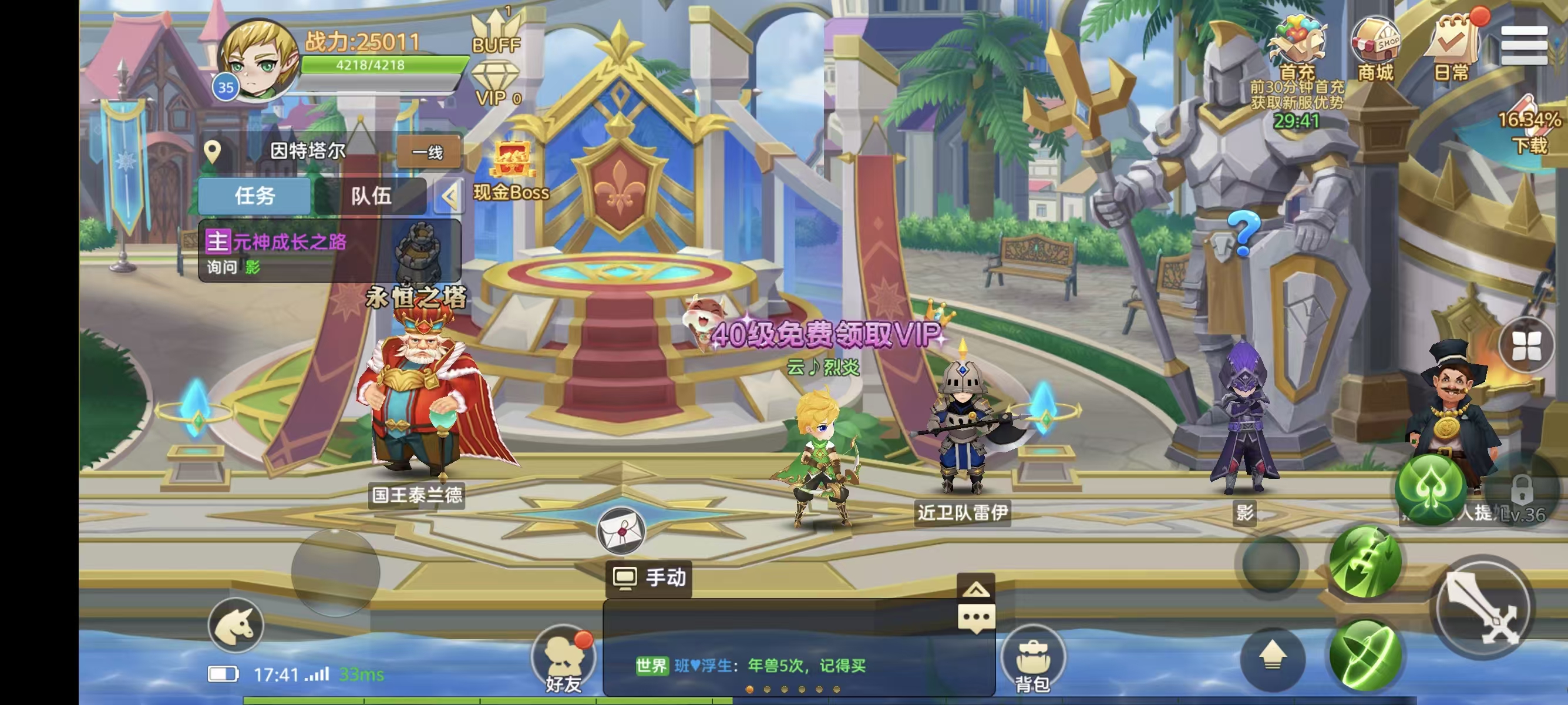This screenshot has height=705, width=1568.
Task: Open the 首充 first recharge gift
Action: point(1298,48)
